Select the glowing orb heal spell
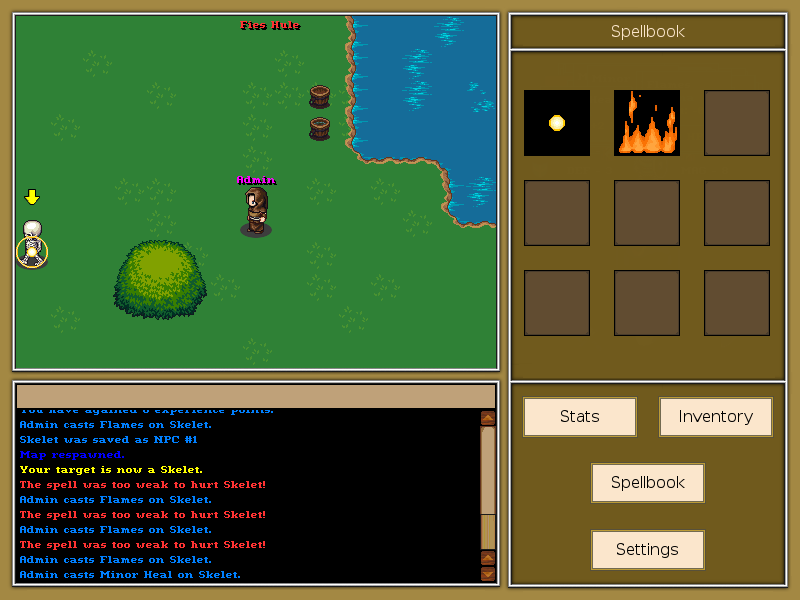 (557, 123)
